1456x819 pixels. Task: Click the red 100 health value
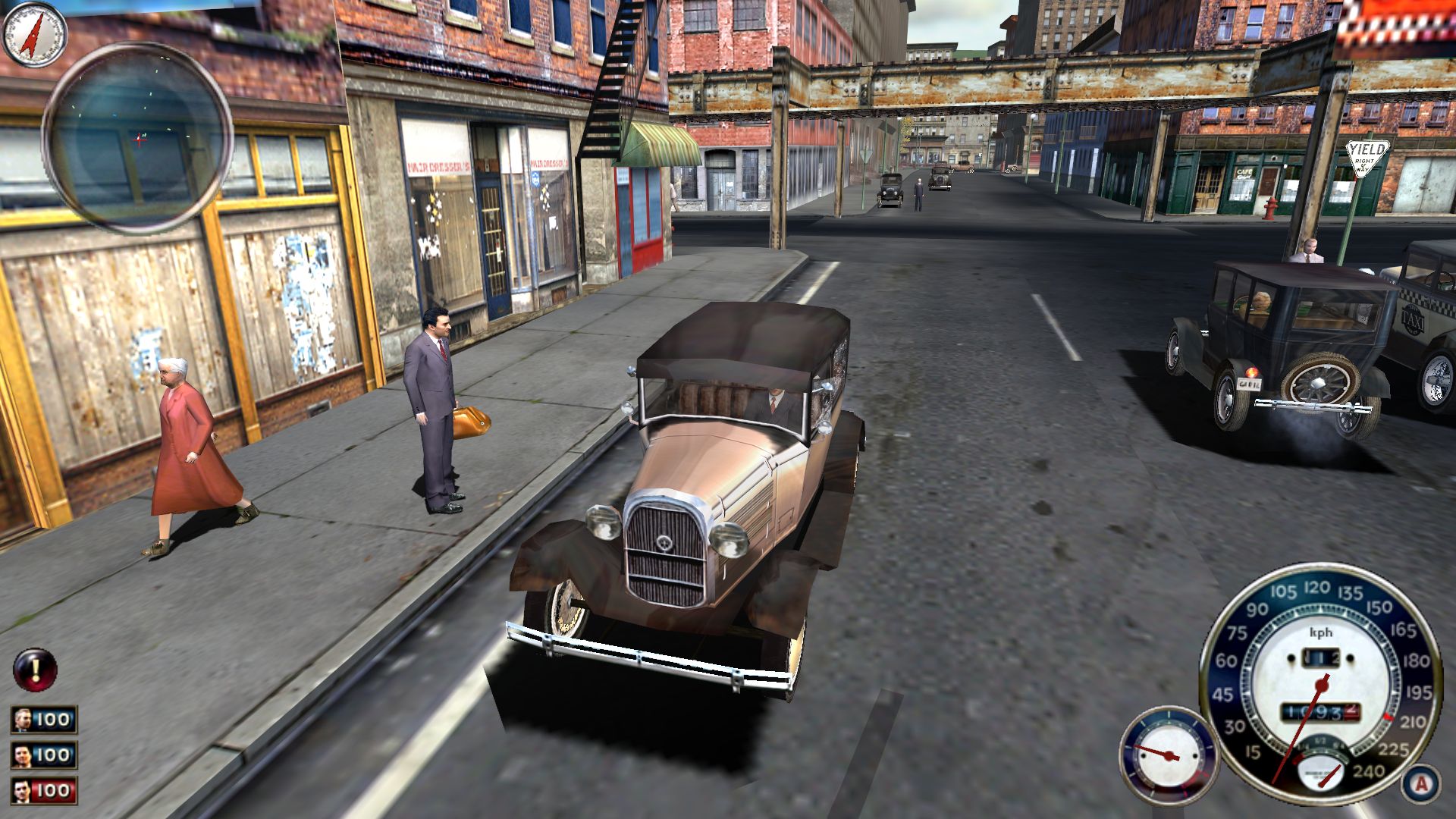[x=52, y=790]
